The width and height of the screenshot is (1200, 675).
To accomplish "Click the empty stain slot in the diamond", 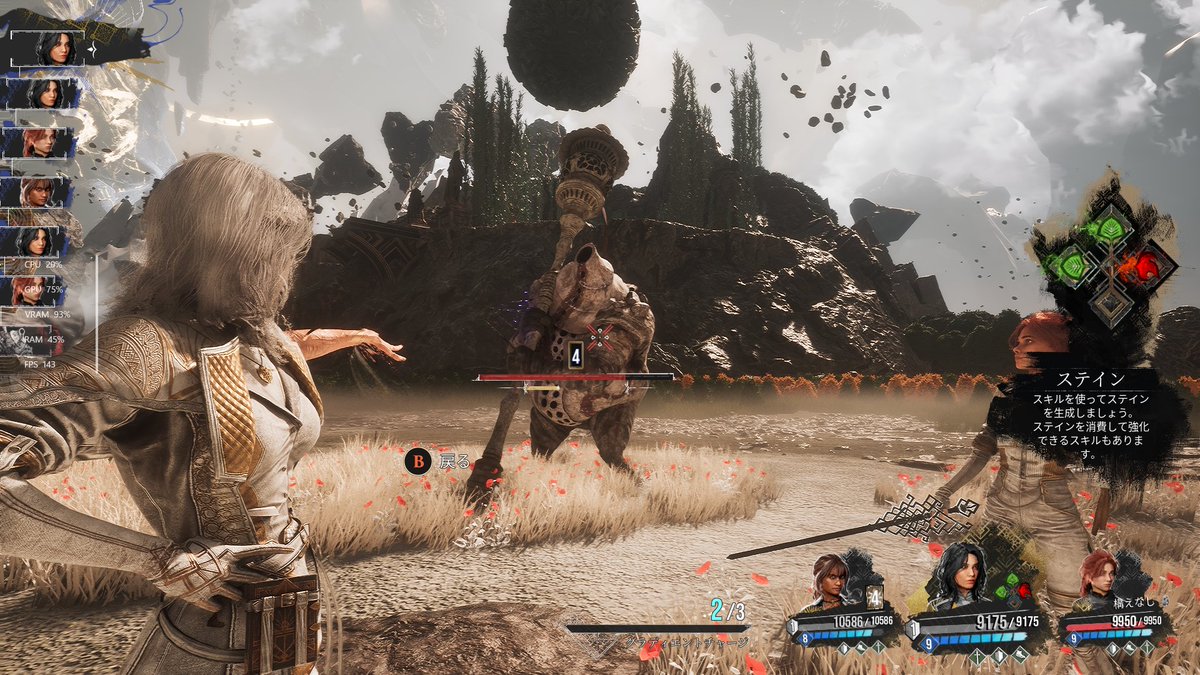I will point(1110,301).
